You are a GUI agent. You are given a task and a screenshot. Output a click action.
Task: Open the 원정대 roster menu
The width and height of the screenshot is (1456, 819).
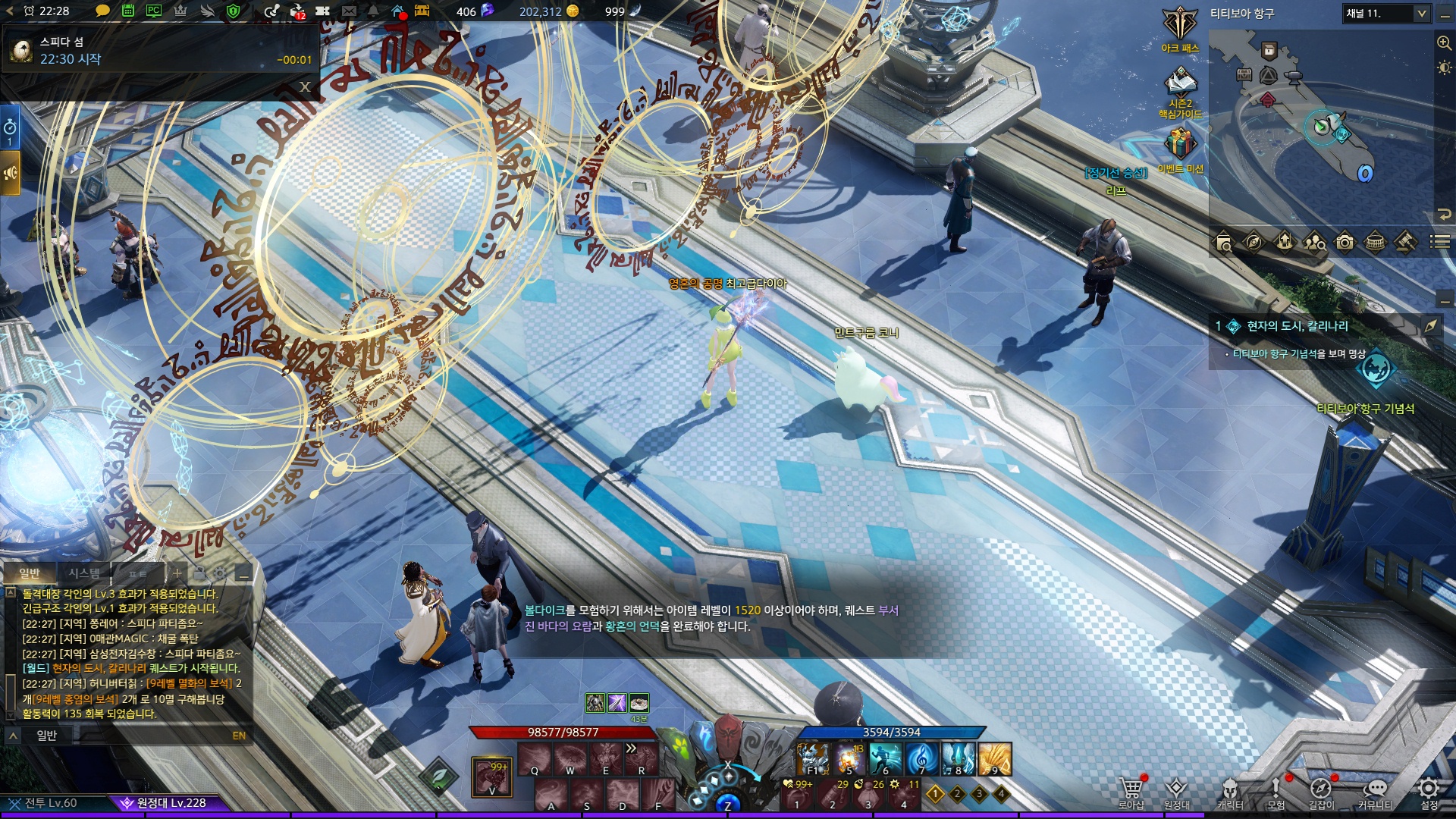pyautogui.click(x=1176, y=789)
